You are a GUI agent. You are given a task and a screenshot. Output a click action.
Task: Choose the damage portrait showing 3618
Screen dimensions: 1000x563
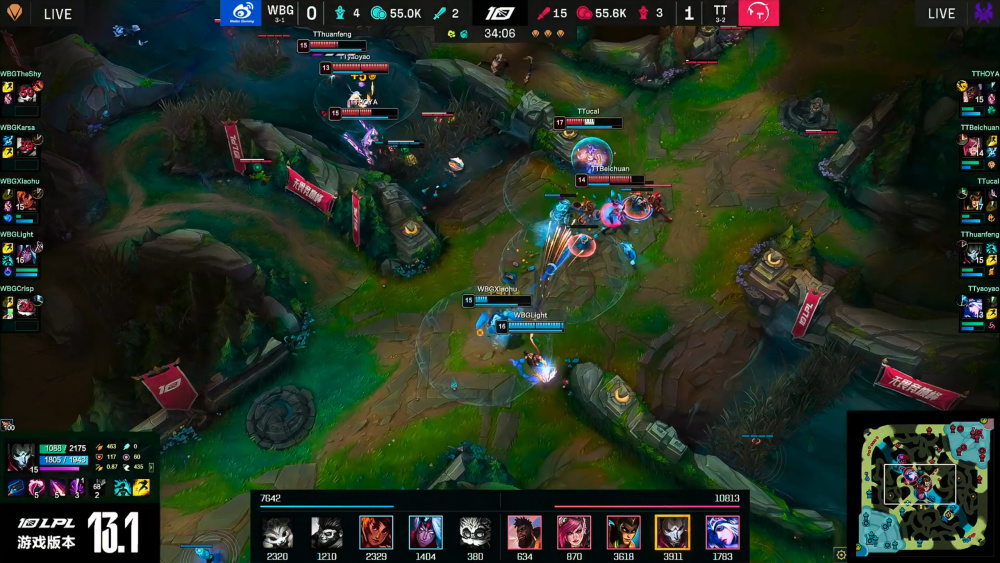623,532
